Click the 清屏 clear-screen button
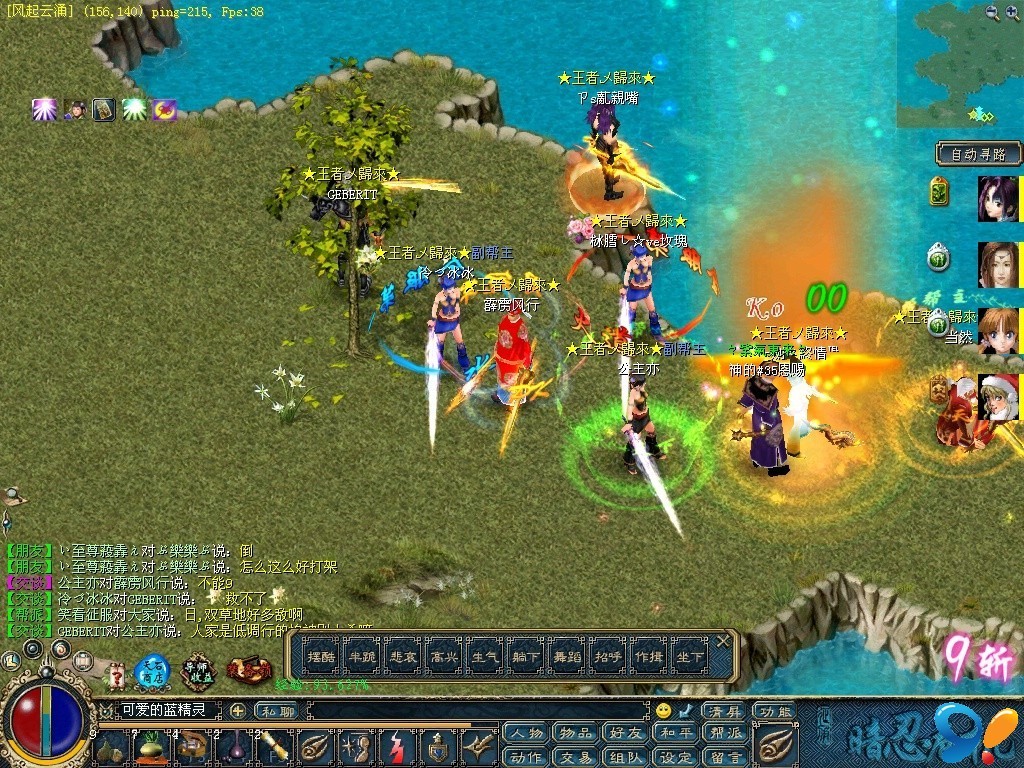Image resolution: width=1024 pixels, height=768 pixels. click(722, 711)
